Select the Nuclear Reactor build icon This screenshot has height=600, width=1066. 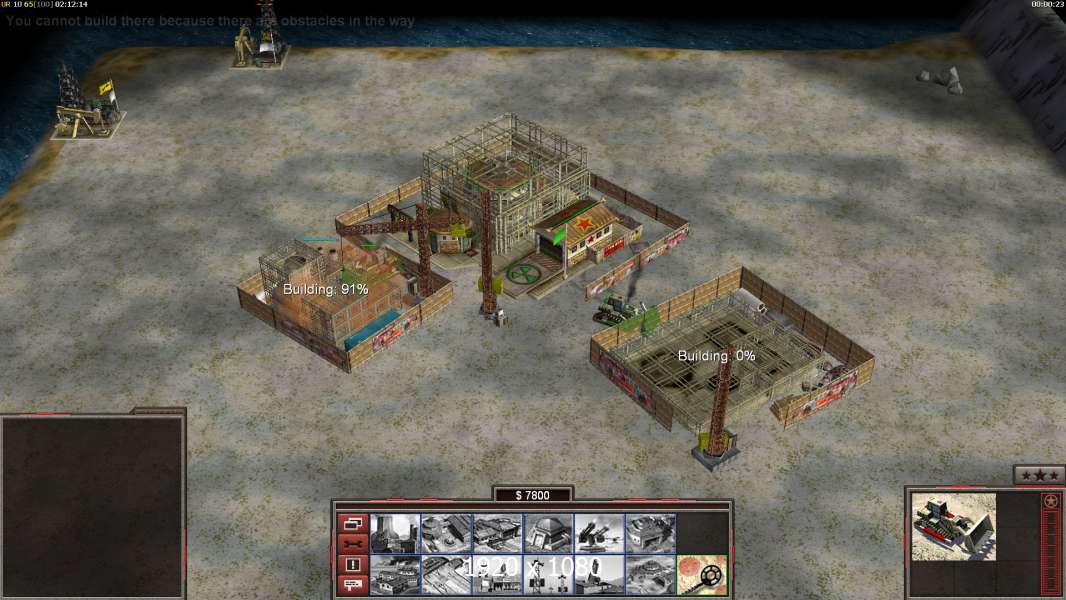coord(395,534)
